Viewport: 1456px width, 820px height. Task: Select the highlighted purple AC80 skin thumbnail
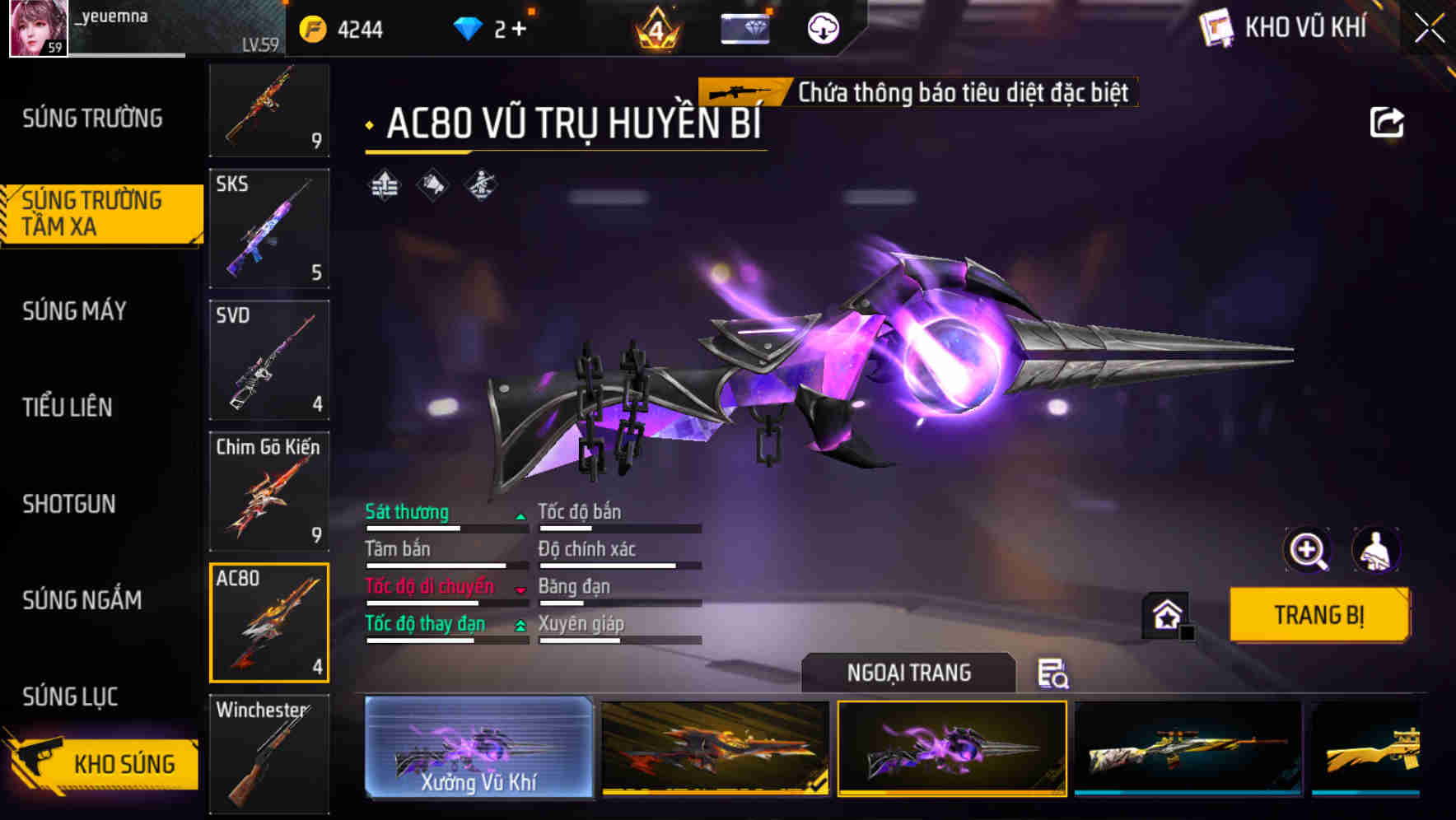(951, 749)
